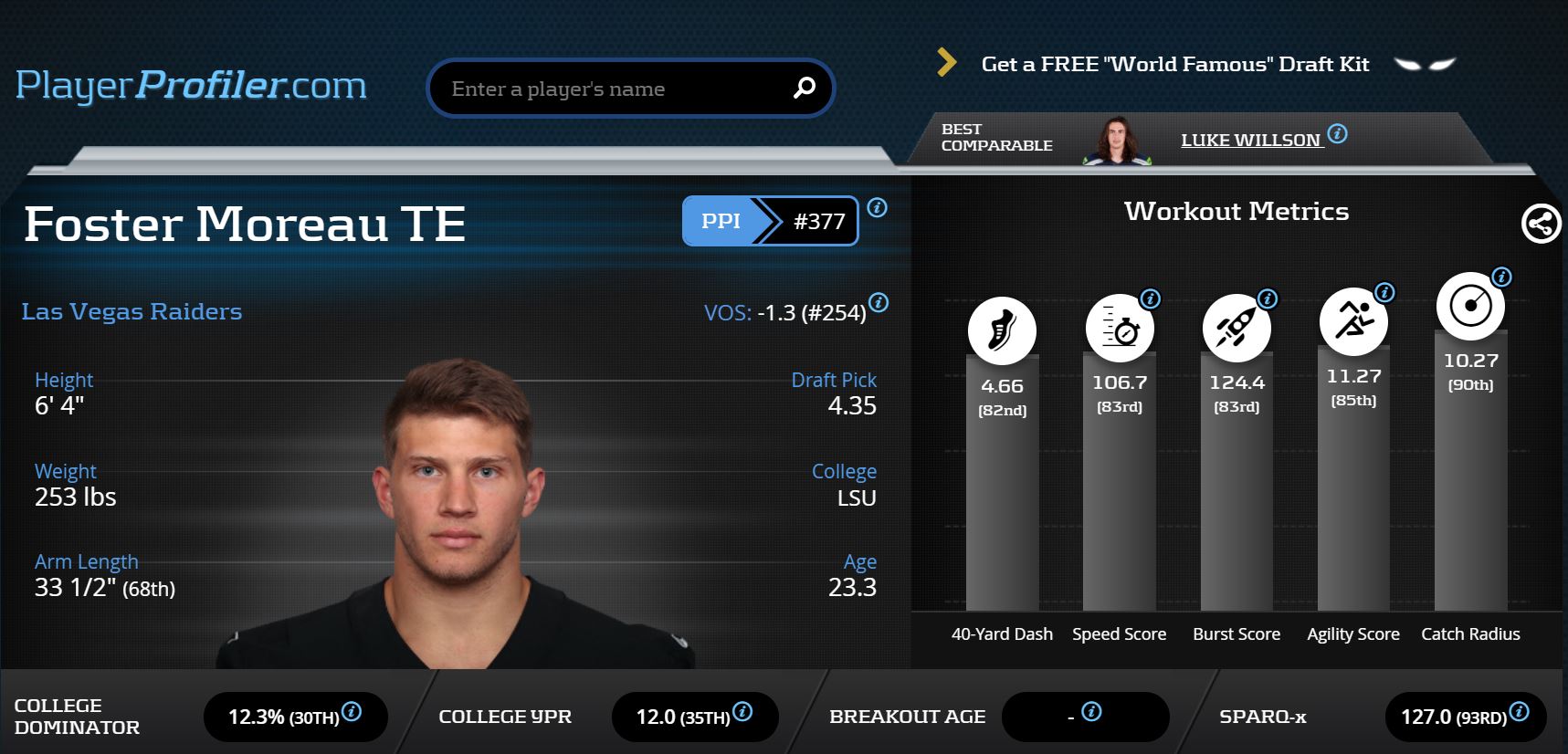
Task: Open the Las Vegas Raiders team link
Action: [132, 311]
